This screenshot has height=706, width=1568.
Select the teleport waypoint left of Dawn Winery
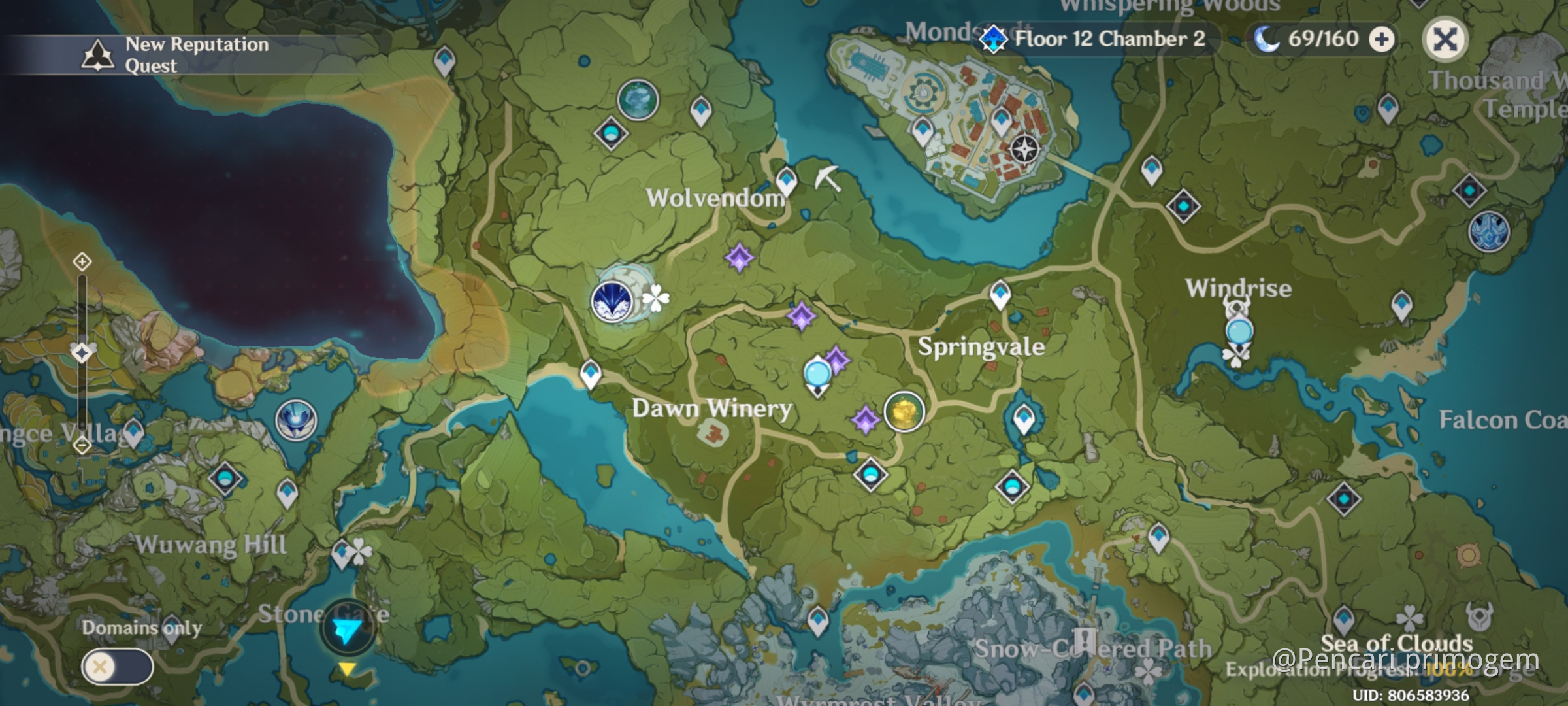pyautogui.click(x=591, y=374)
